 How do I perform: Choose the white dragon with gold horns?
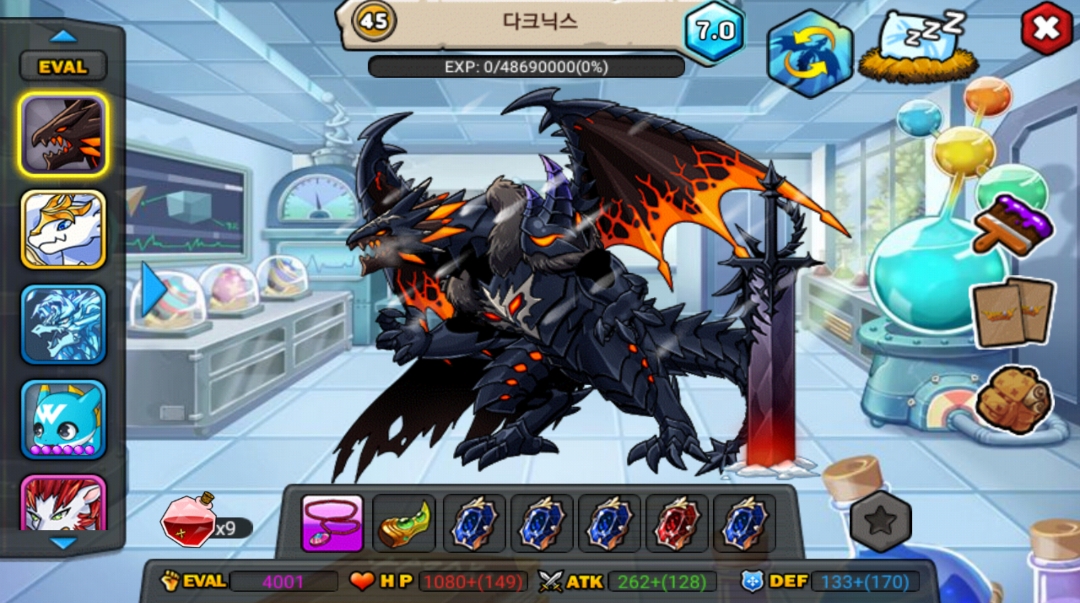(64, 230)
